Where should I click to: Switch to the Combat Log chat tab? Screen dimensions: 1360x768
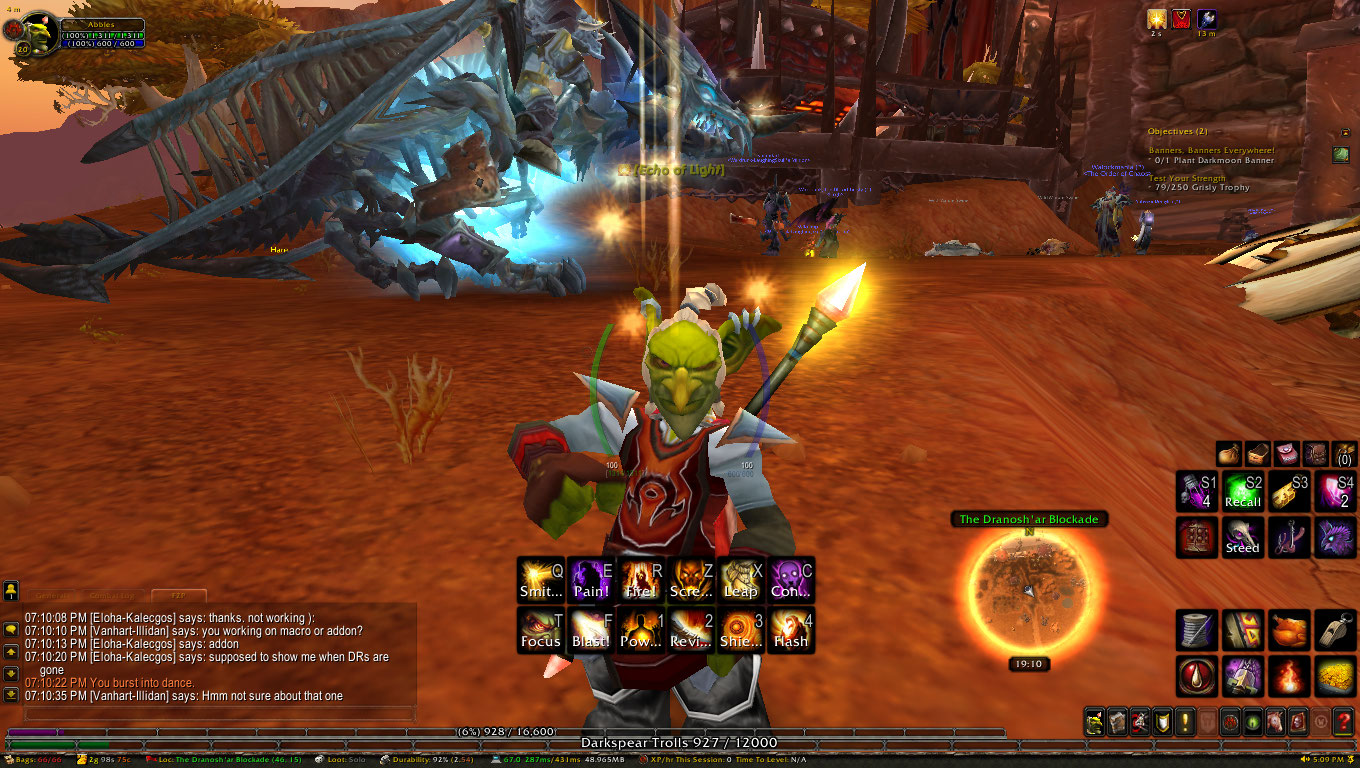[112, 595]
